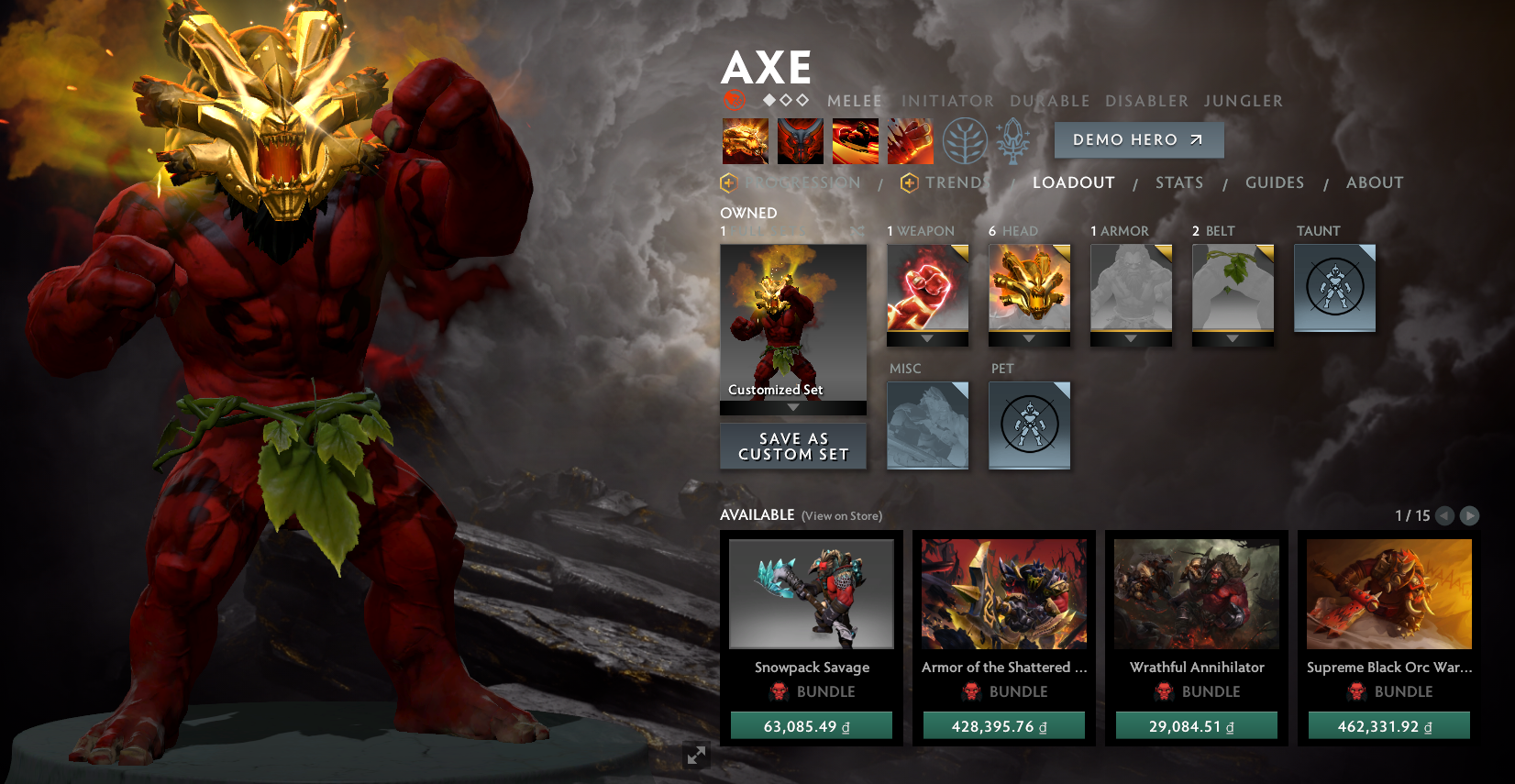Click the Counter Helix ability icon
Screen dimensions: 1515x784
click(855, 140)
